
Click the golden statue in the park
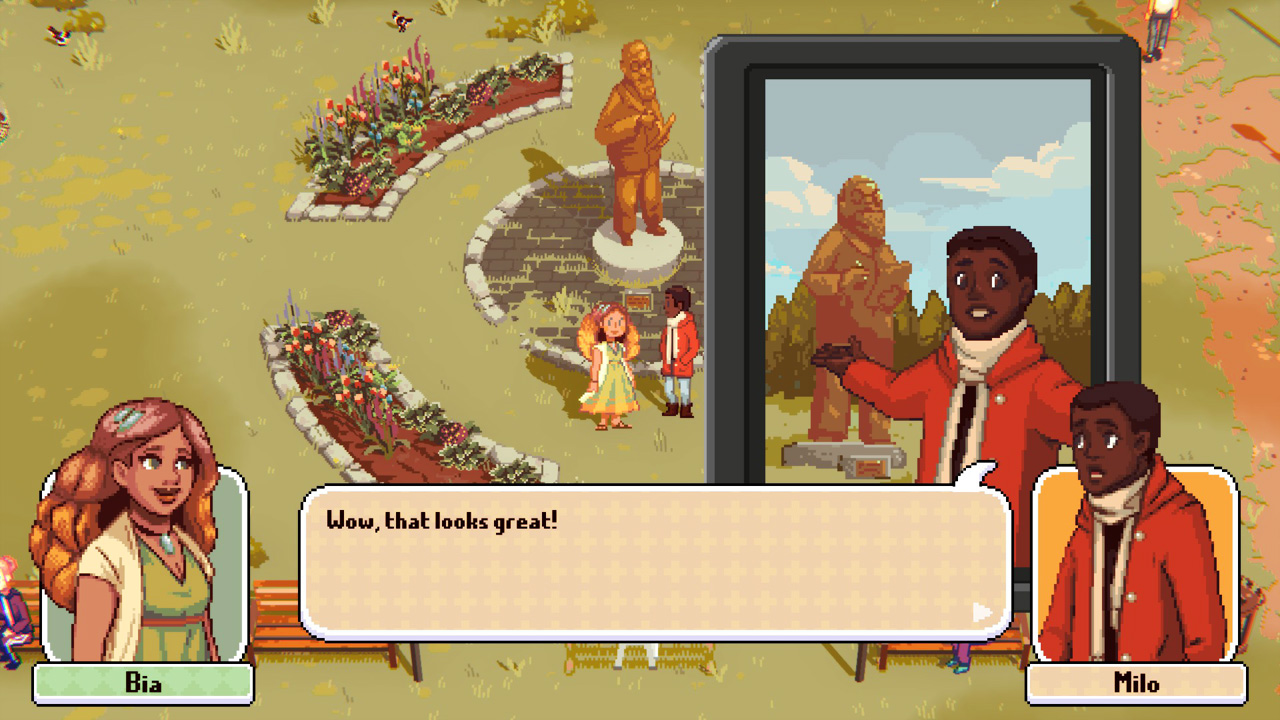pos(632,150)
